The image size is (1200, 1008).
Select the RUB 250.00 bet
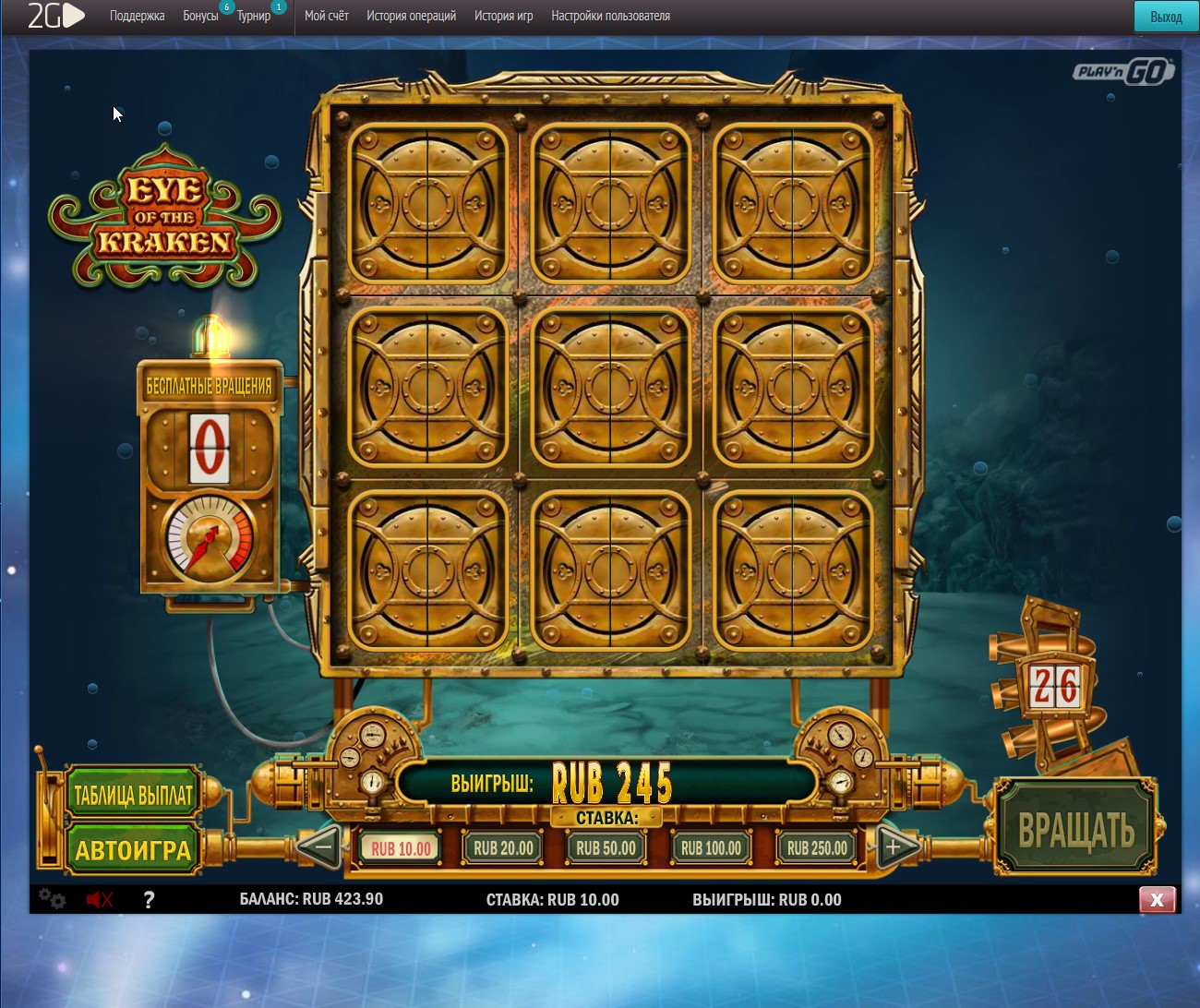(817, 848)
